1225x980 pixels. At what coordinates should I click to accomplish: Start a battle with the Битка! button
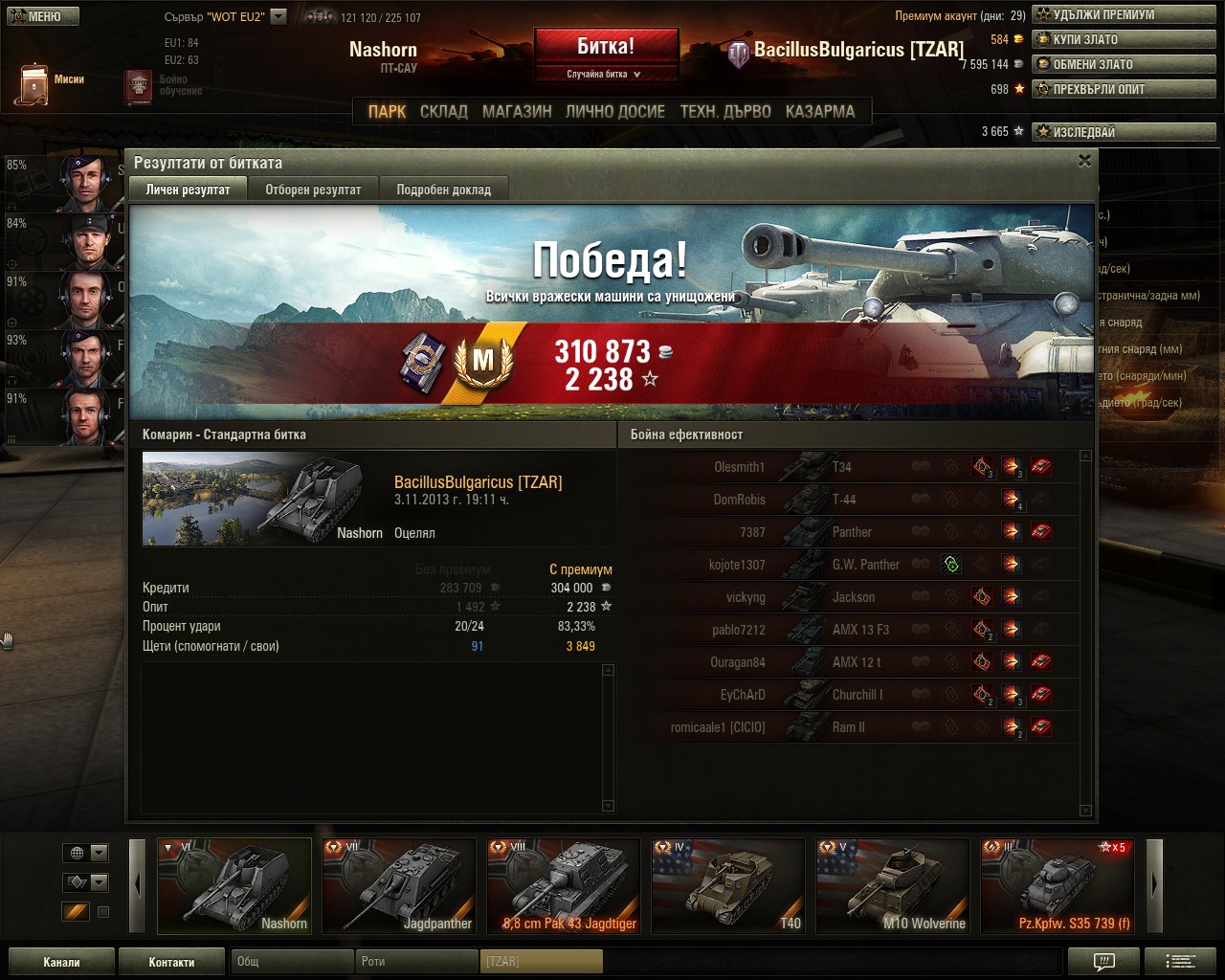[x=606, y=47]
